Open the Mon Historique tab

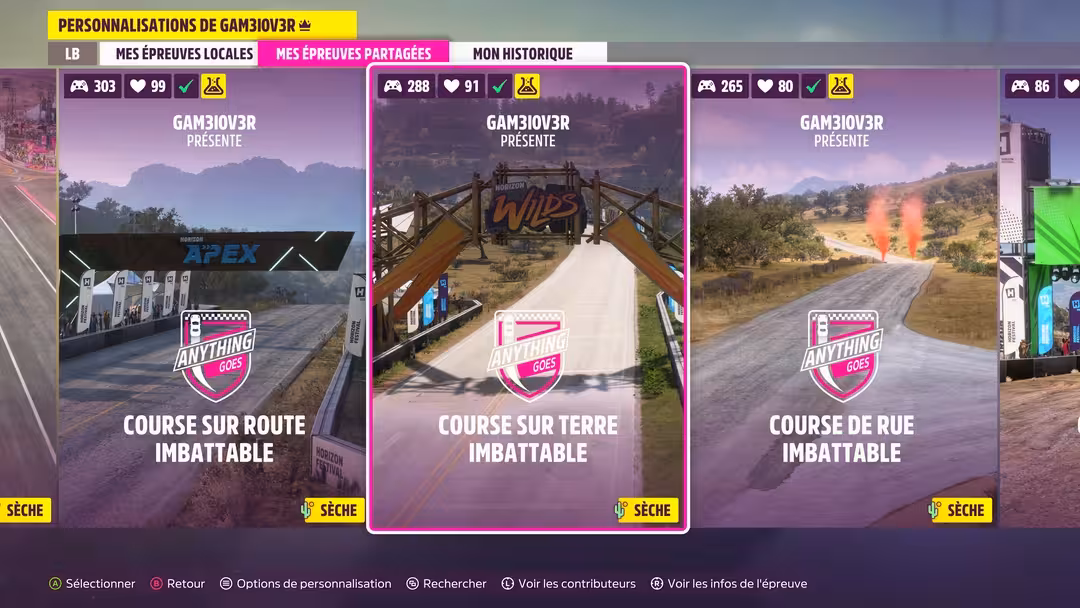522,54
